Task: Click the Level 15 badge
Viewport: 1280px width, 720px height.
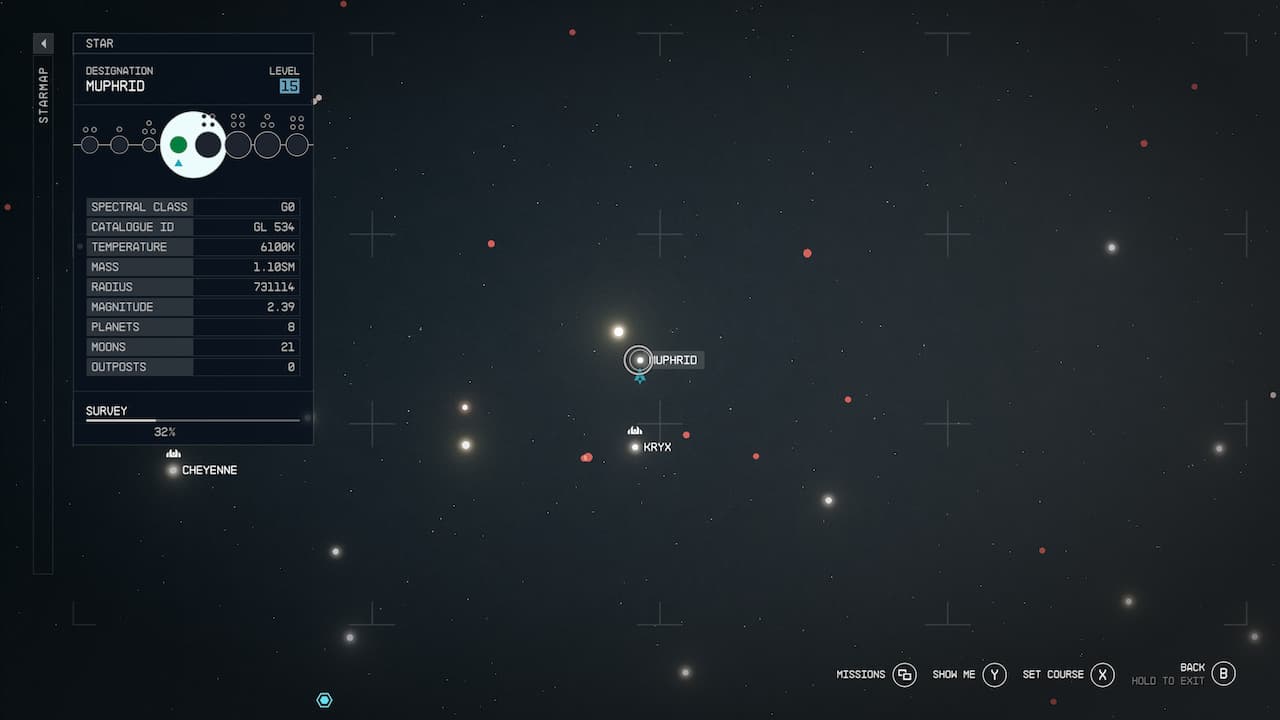Action: pos(289,86)
